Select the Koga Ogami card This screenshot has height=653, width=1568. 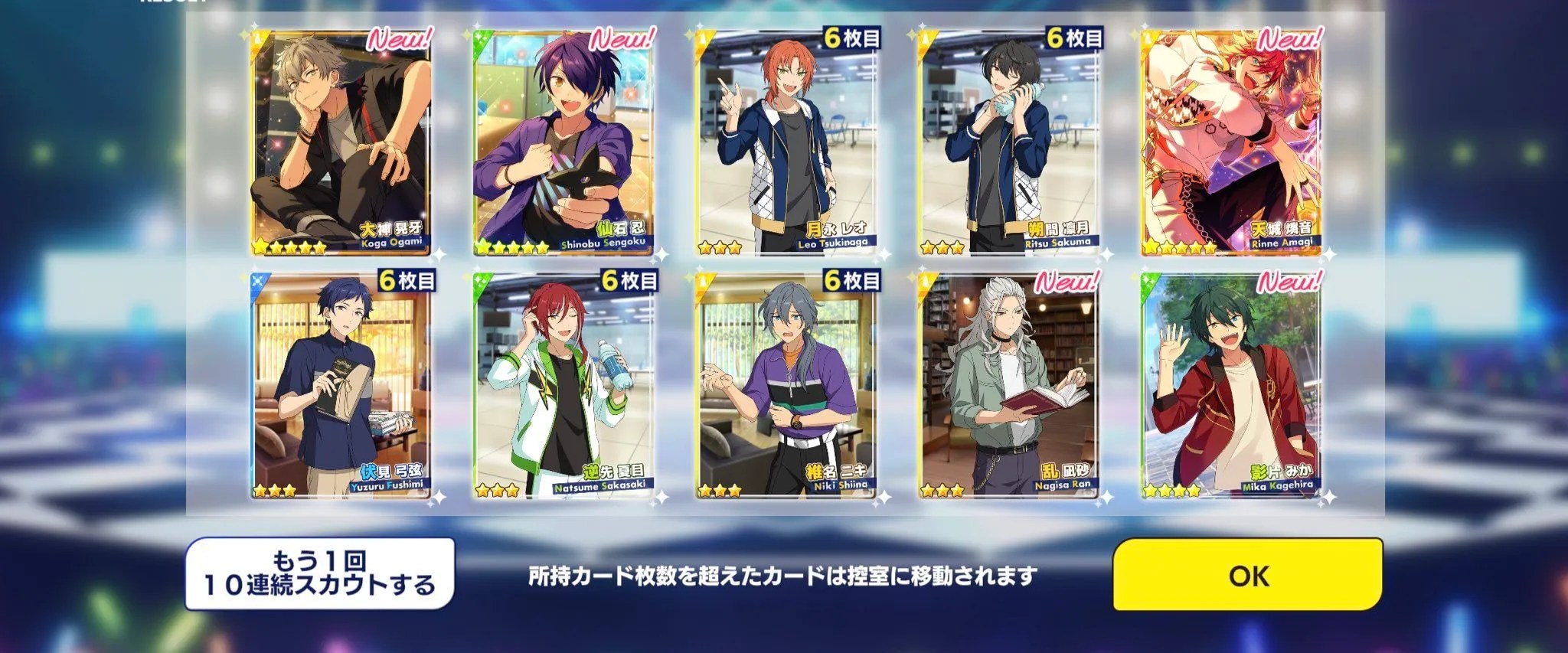pos(341,143)
